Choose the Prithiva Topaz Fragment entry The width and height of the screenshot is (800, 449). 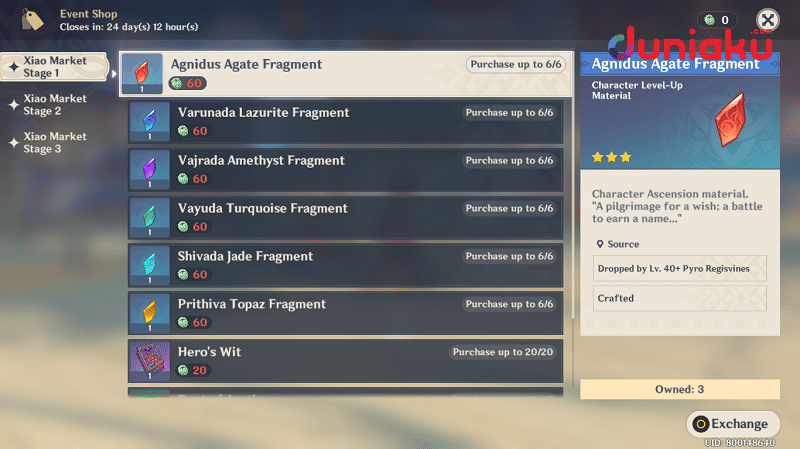(340, 313)
